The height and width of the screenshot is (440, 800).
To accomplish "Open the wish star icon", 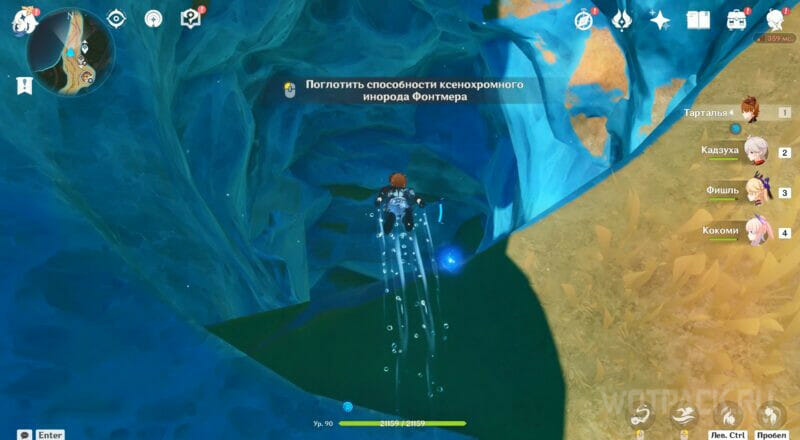I will coord(659,20).
